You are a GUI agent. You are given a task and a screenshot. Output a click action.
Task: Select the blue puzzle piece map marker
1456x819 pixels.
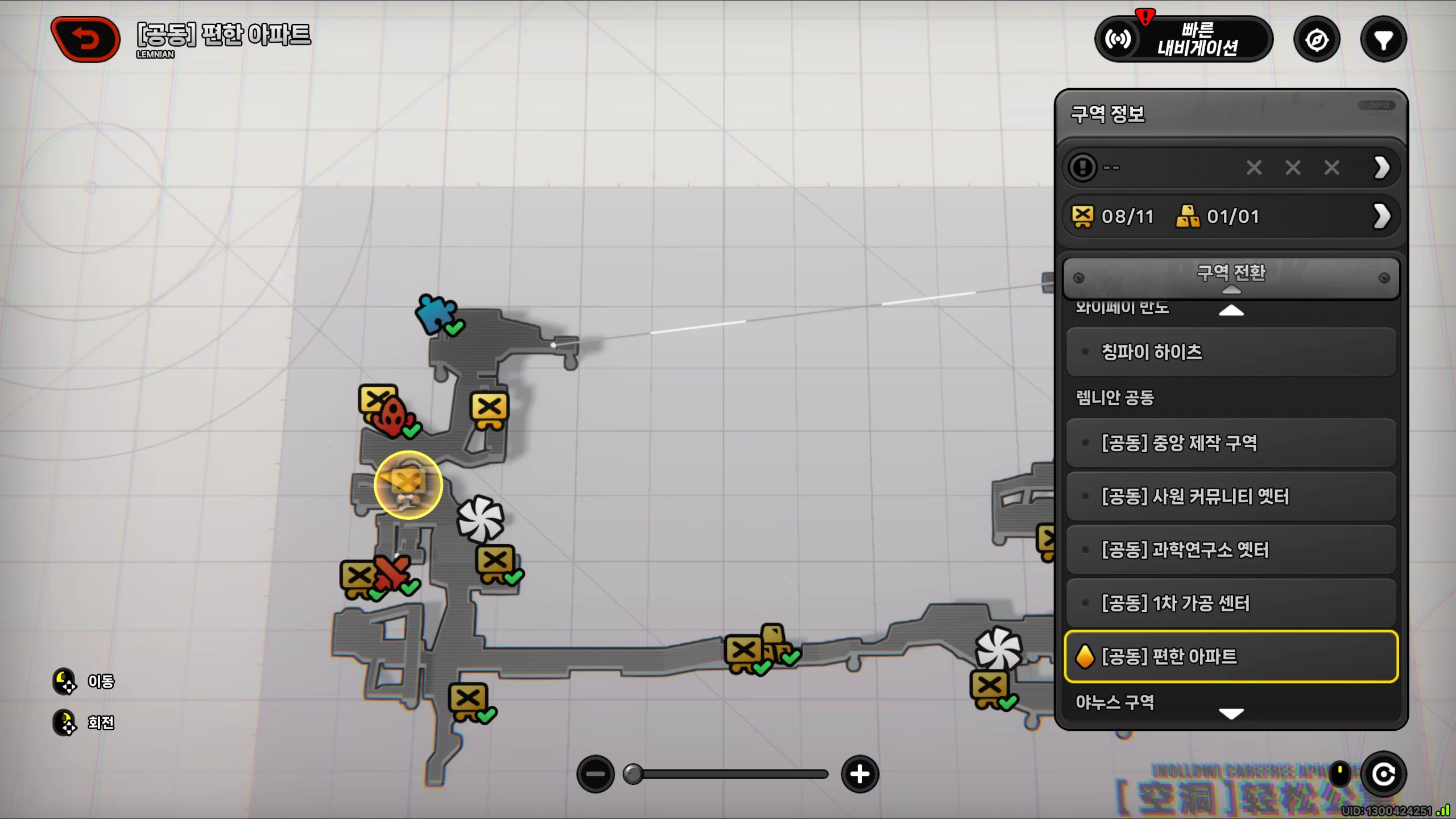click(x=435, y=313)
